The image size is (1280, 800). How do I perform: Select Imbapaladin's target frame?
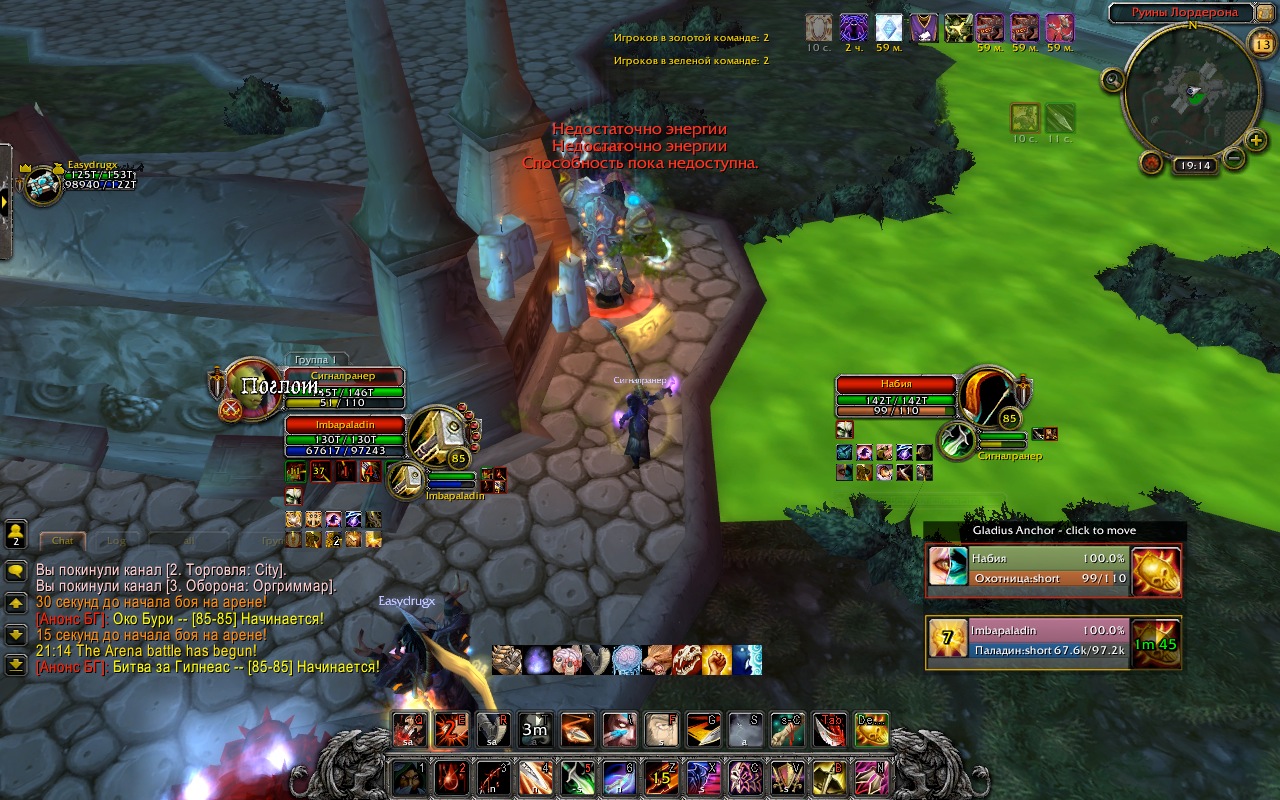point(345,425)
